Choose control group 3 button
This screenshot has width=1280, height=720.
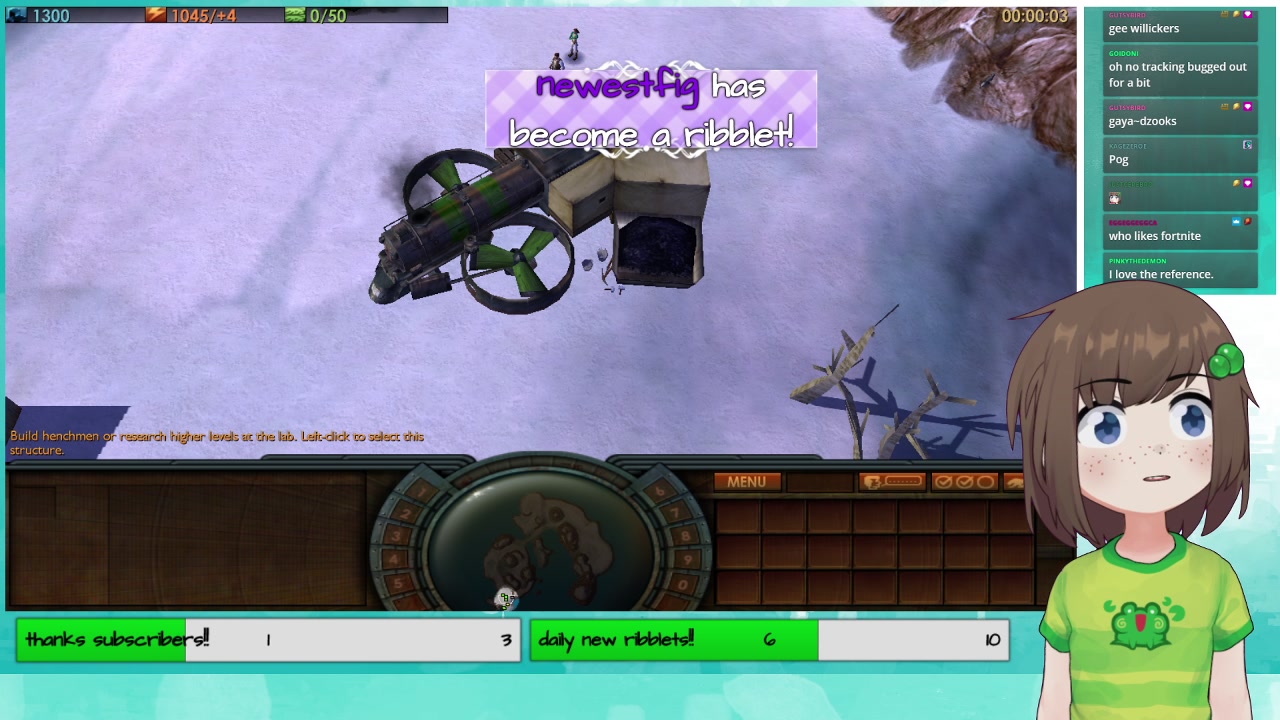(x=397, y=535)
